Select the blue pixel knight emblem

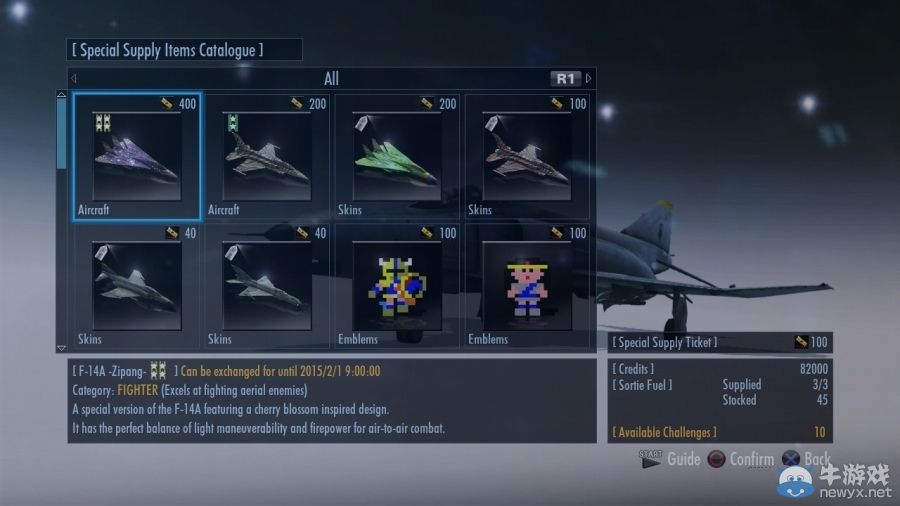pos(397,285)
